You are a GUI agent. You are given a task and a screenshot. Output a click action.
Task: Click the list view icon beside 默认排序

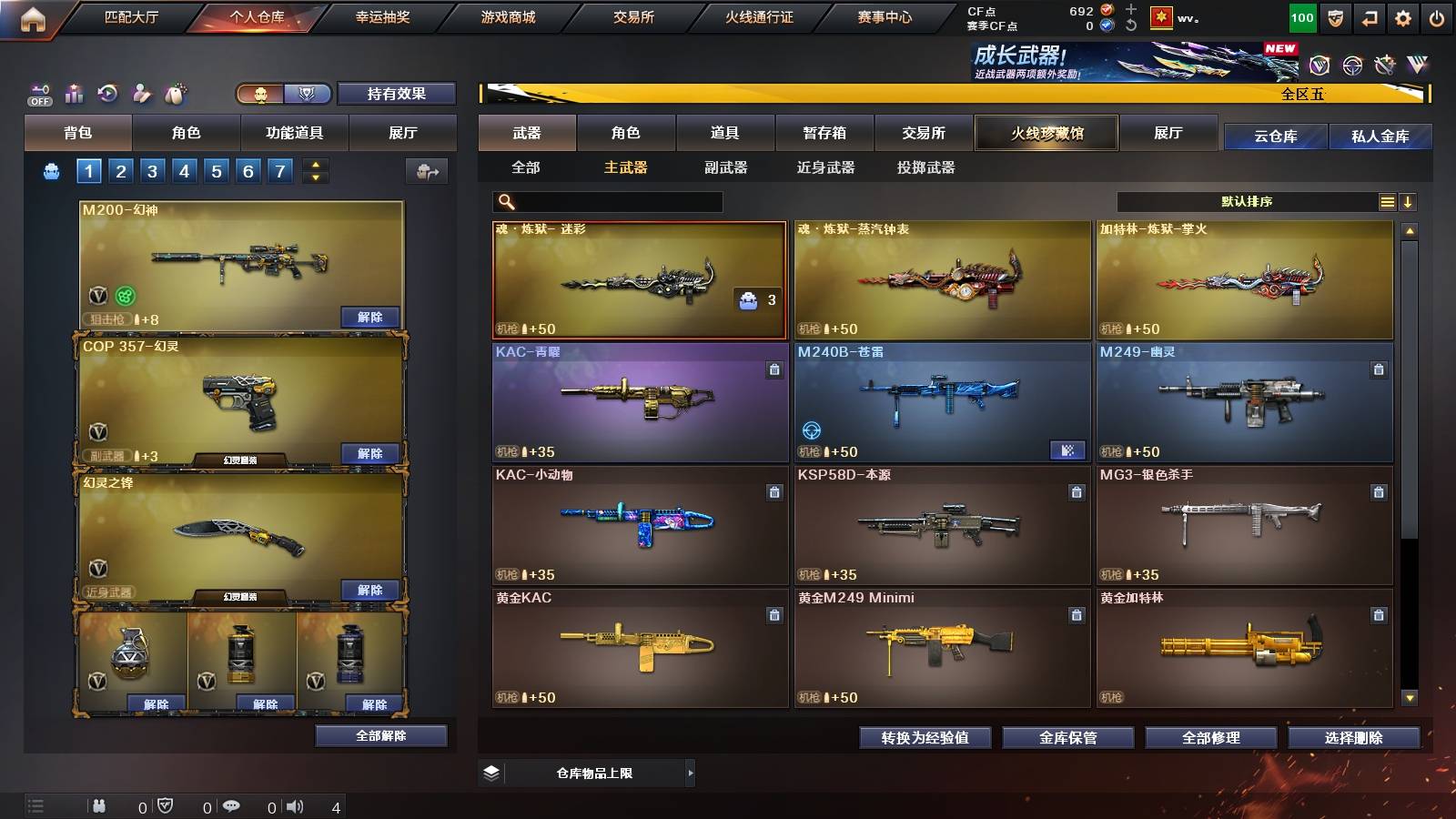click(1386, 201)
